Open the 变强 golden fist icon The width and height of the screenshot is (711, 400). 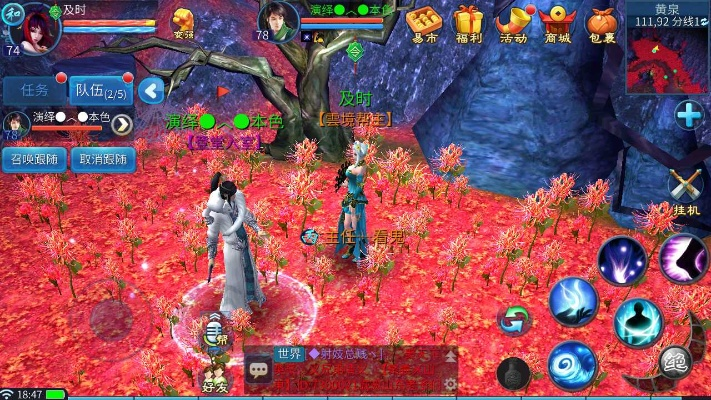(x=184, y=22)
